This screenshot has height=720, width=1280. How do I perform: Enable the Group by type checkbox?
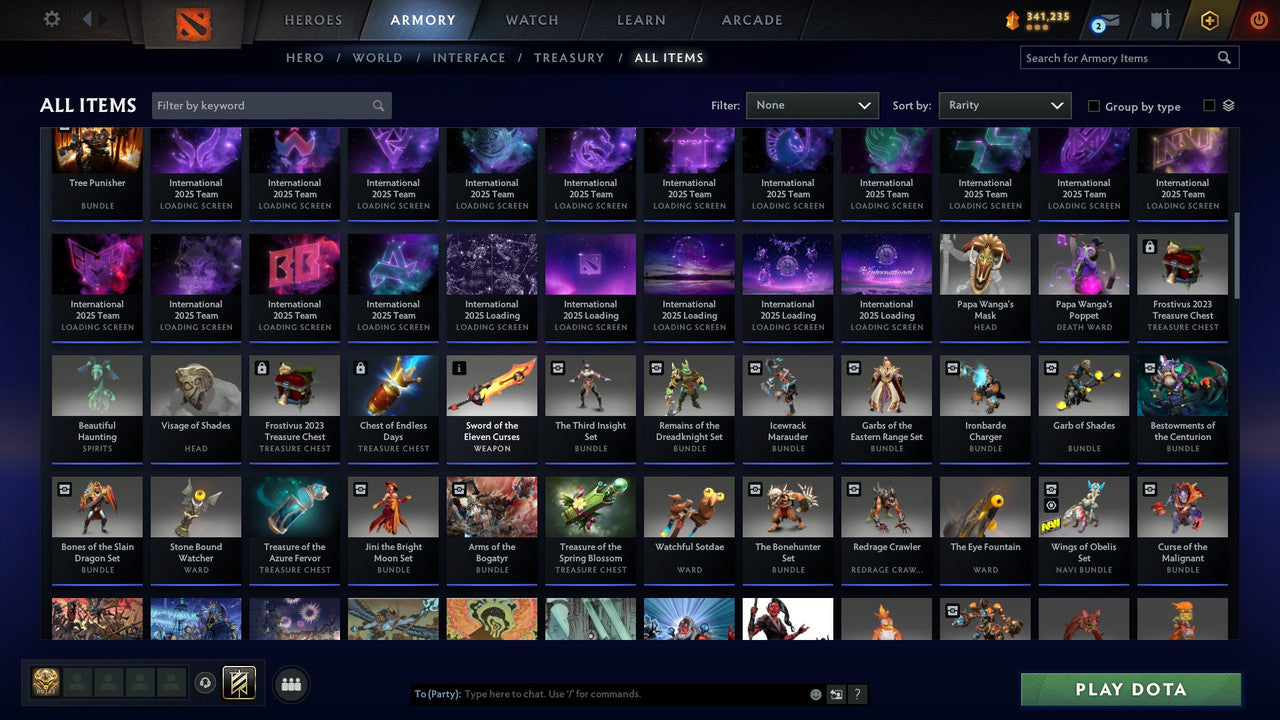pyautogui.click(x=1094, y=106)
